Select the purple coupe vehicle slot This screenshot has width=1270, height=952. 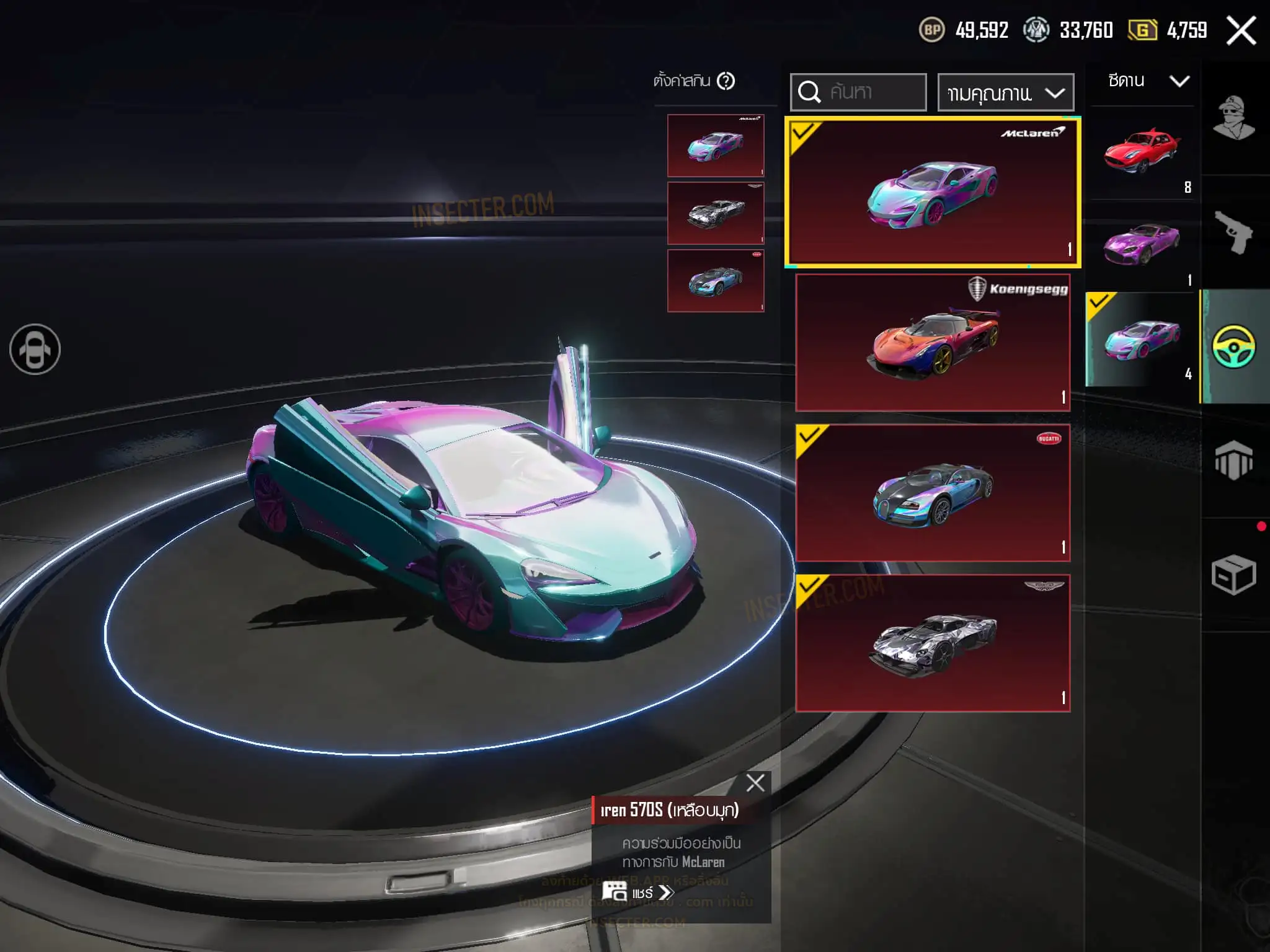[x=1142, y=246]
